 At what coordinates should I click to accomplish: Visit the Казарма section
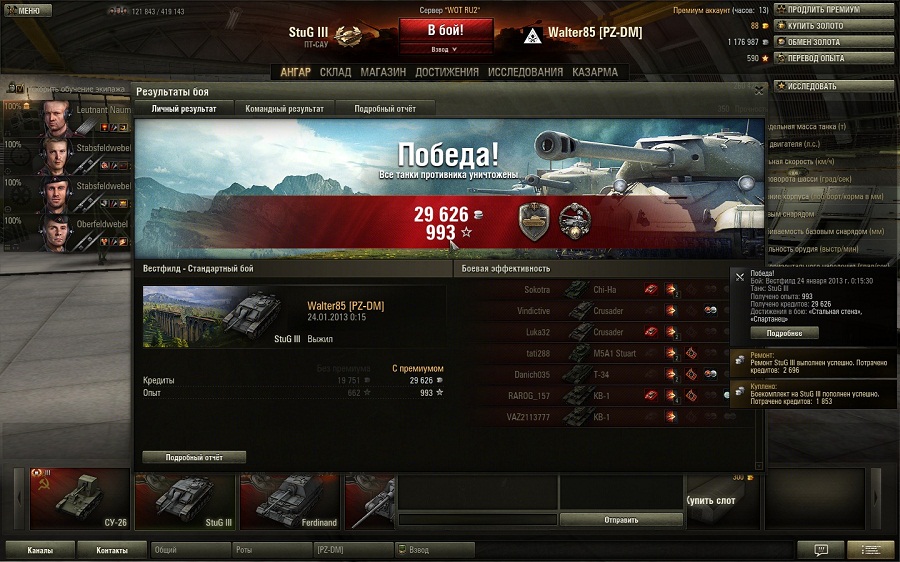tap(595, 72)
